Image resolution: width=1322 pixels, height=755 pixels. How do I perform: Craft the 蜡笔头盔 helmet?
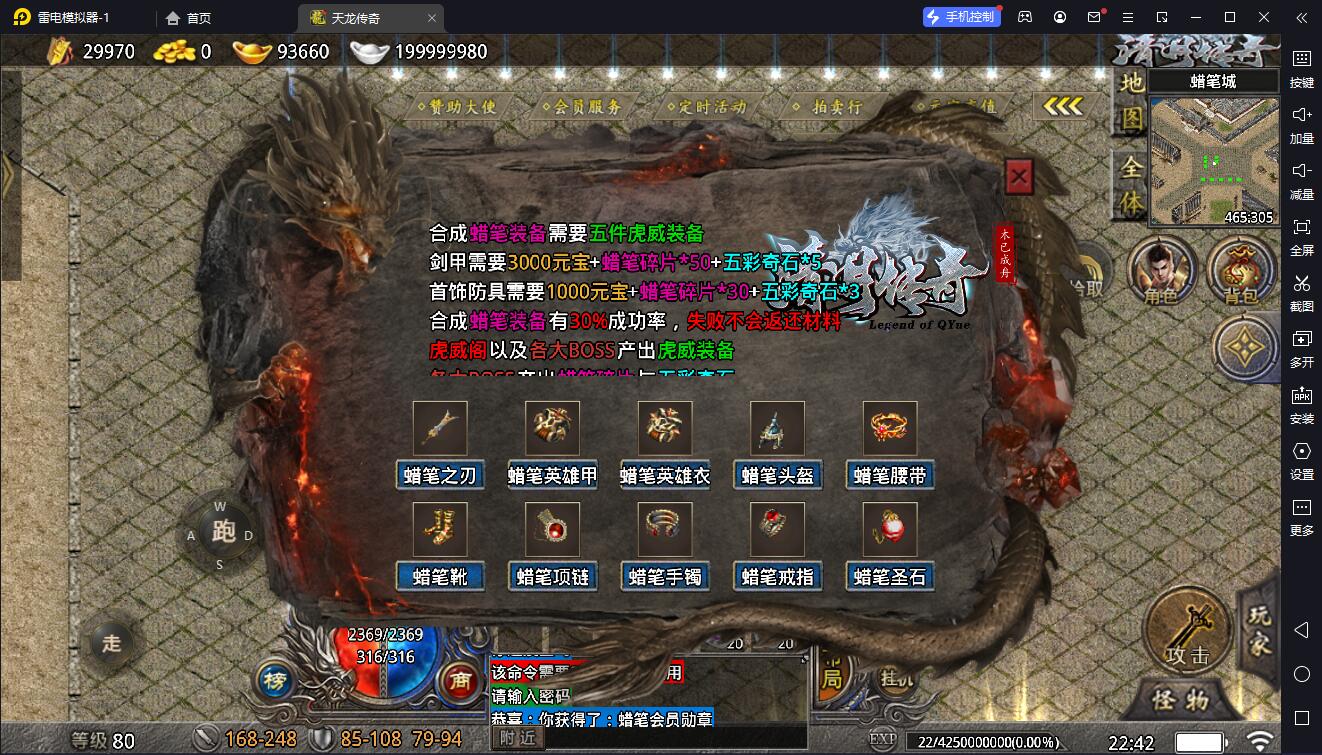(x=777, y=475)
